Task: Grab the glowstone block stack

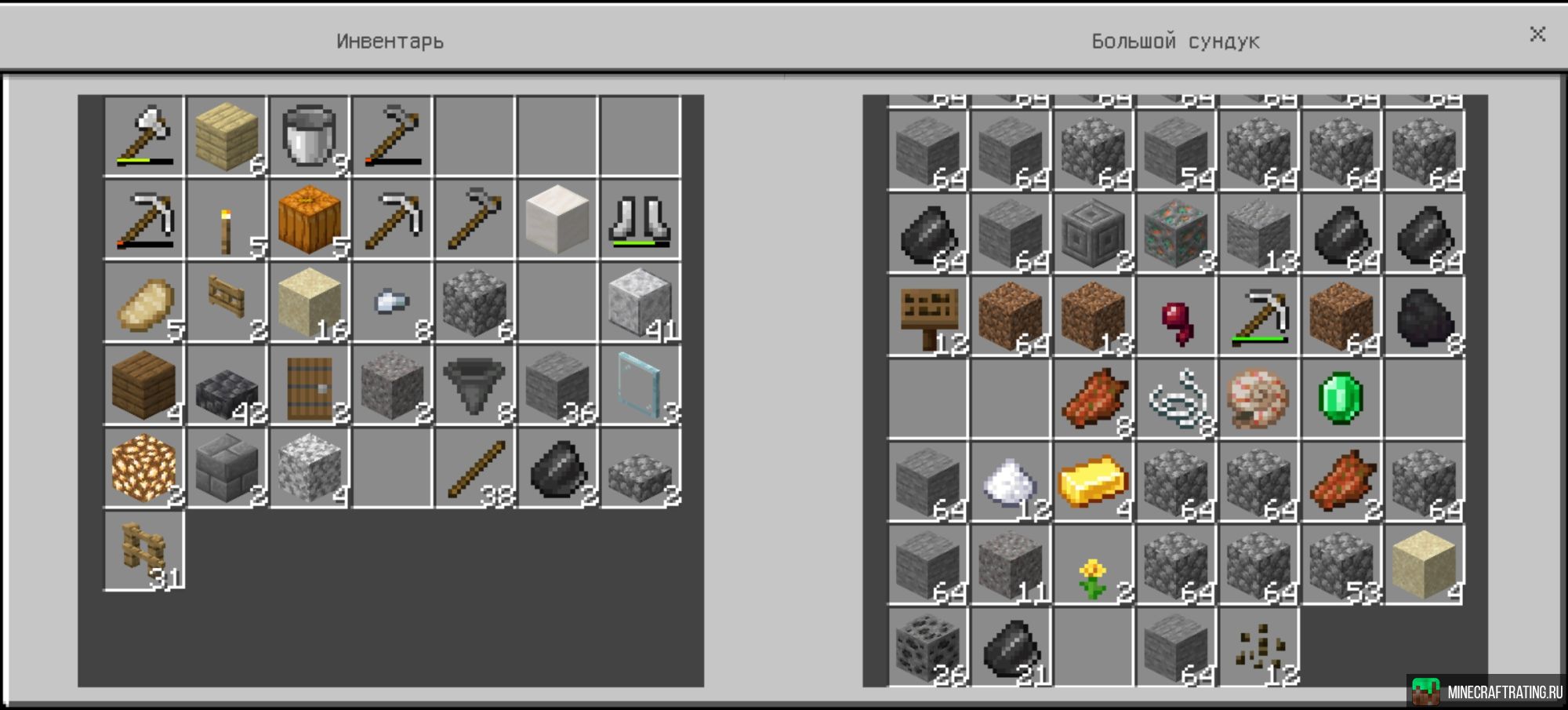Action: 143,469
